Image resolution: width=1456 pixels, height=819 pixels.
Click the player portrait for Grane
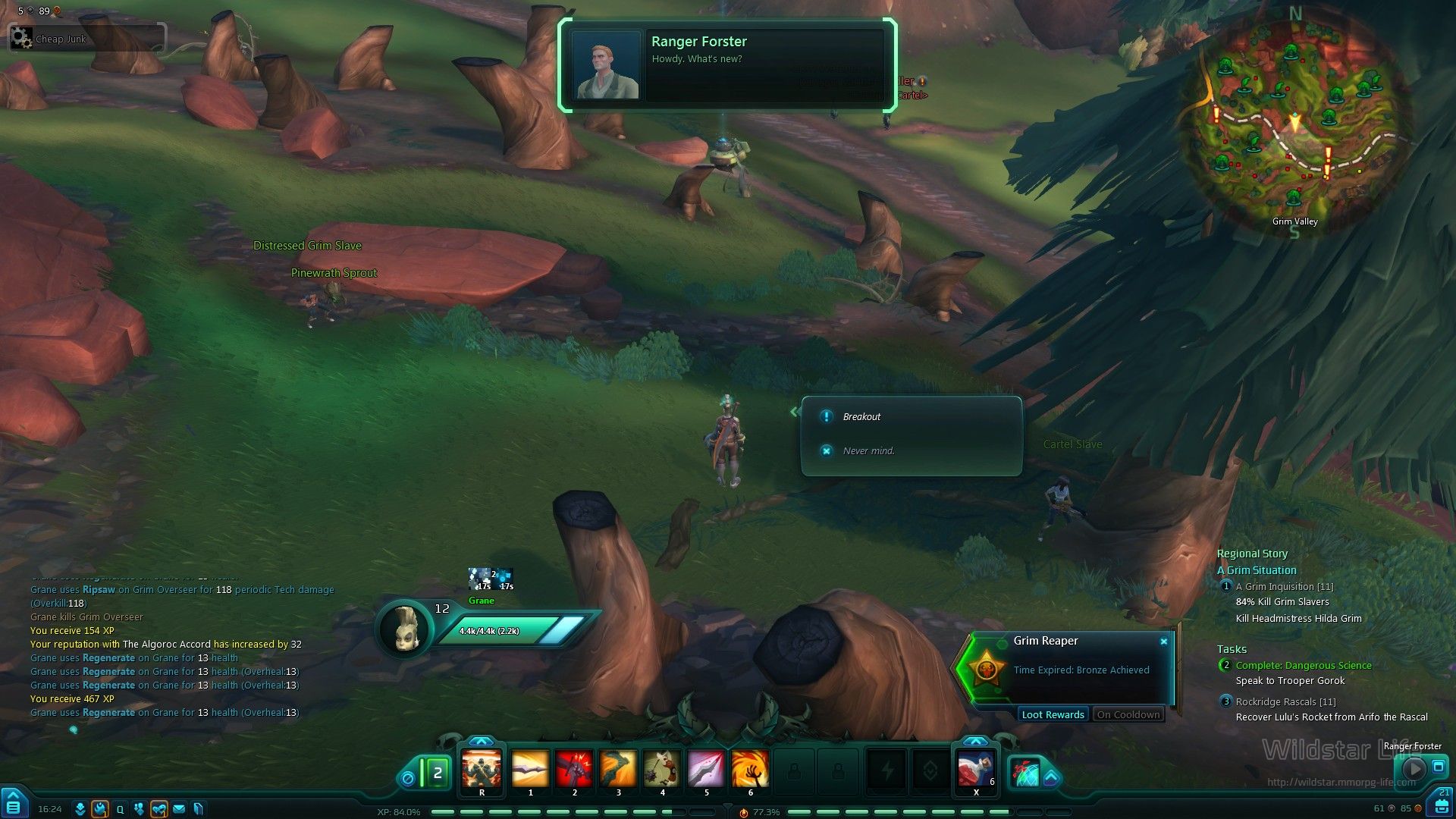pos(403,628)
